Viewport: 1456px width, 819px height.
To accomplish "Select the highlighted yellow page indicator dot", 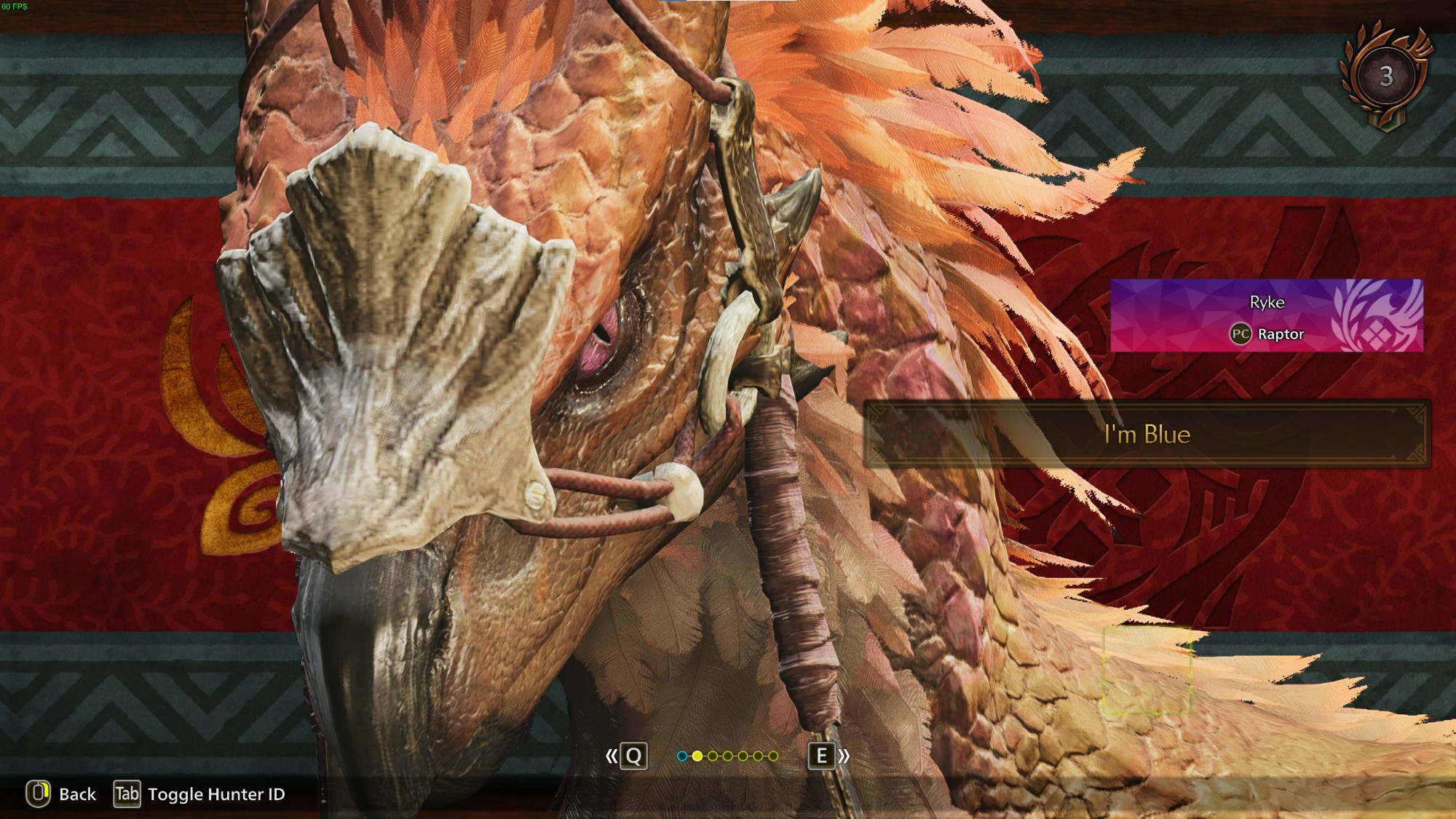I will [x=697, y=756].
